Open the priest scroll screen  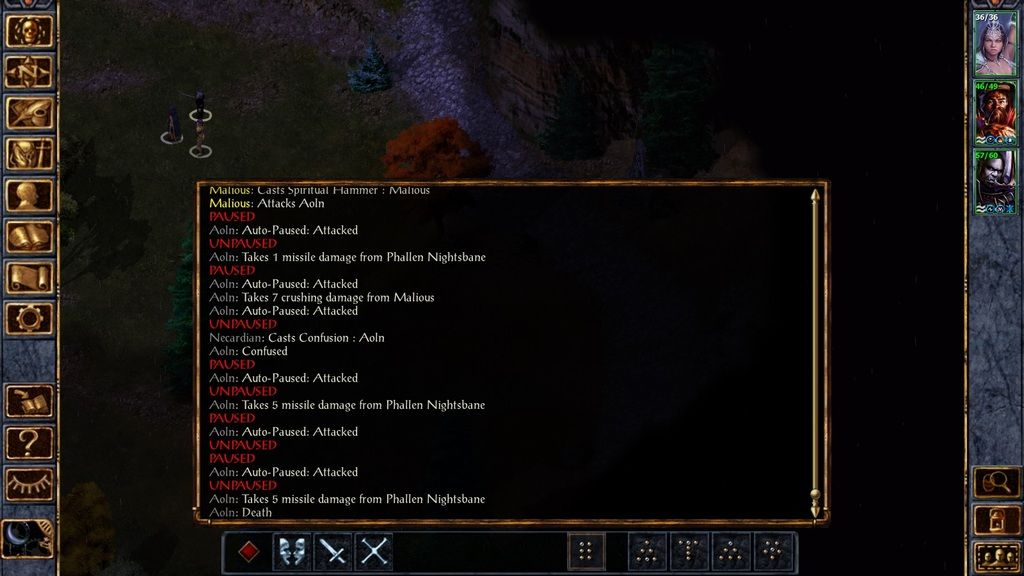click(29, 278)
